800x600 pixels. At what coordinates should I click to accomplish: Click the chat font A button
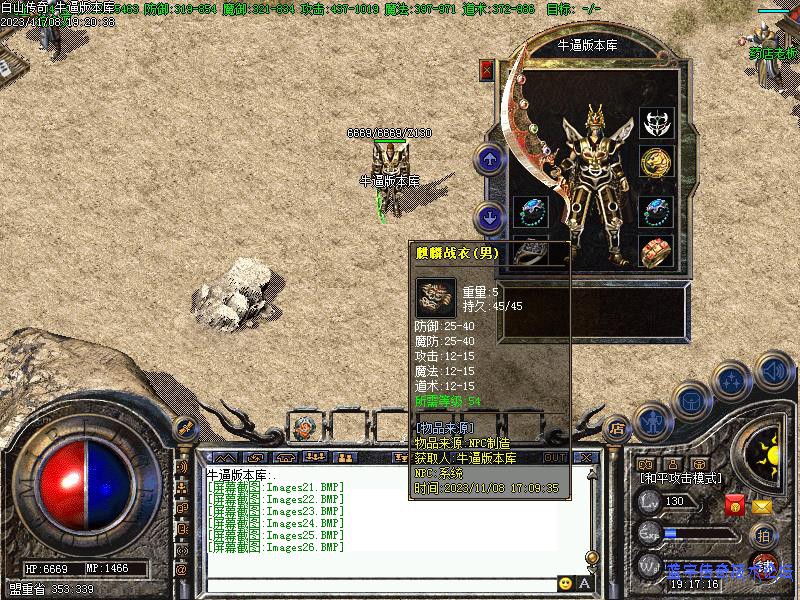pyautogui.click(x=584, y=583)
